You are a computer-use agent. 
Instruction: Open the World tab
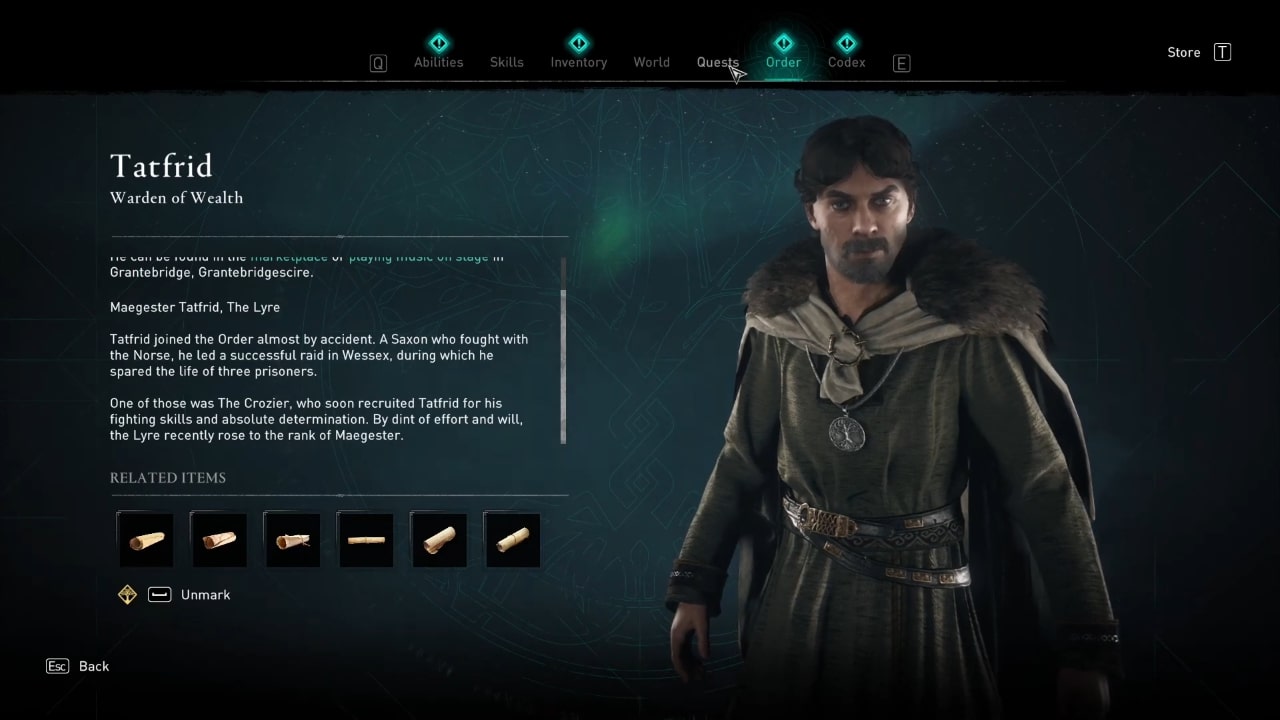coord(651,62)
